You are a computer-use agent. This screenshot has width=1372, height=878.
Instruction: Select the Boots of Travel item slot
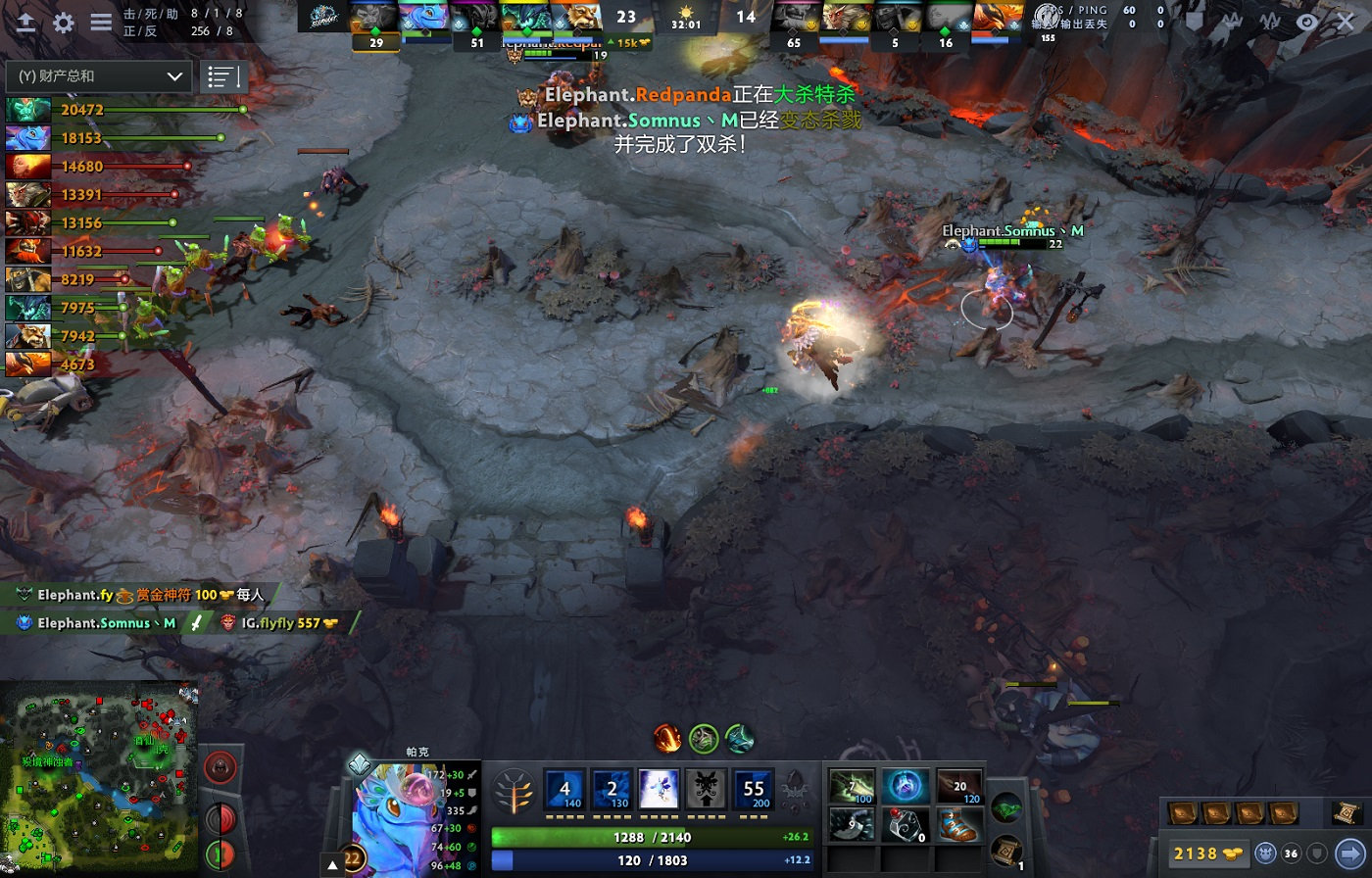tap(957, 825)
